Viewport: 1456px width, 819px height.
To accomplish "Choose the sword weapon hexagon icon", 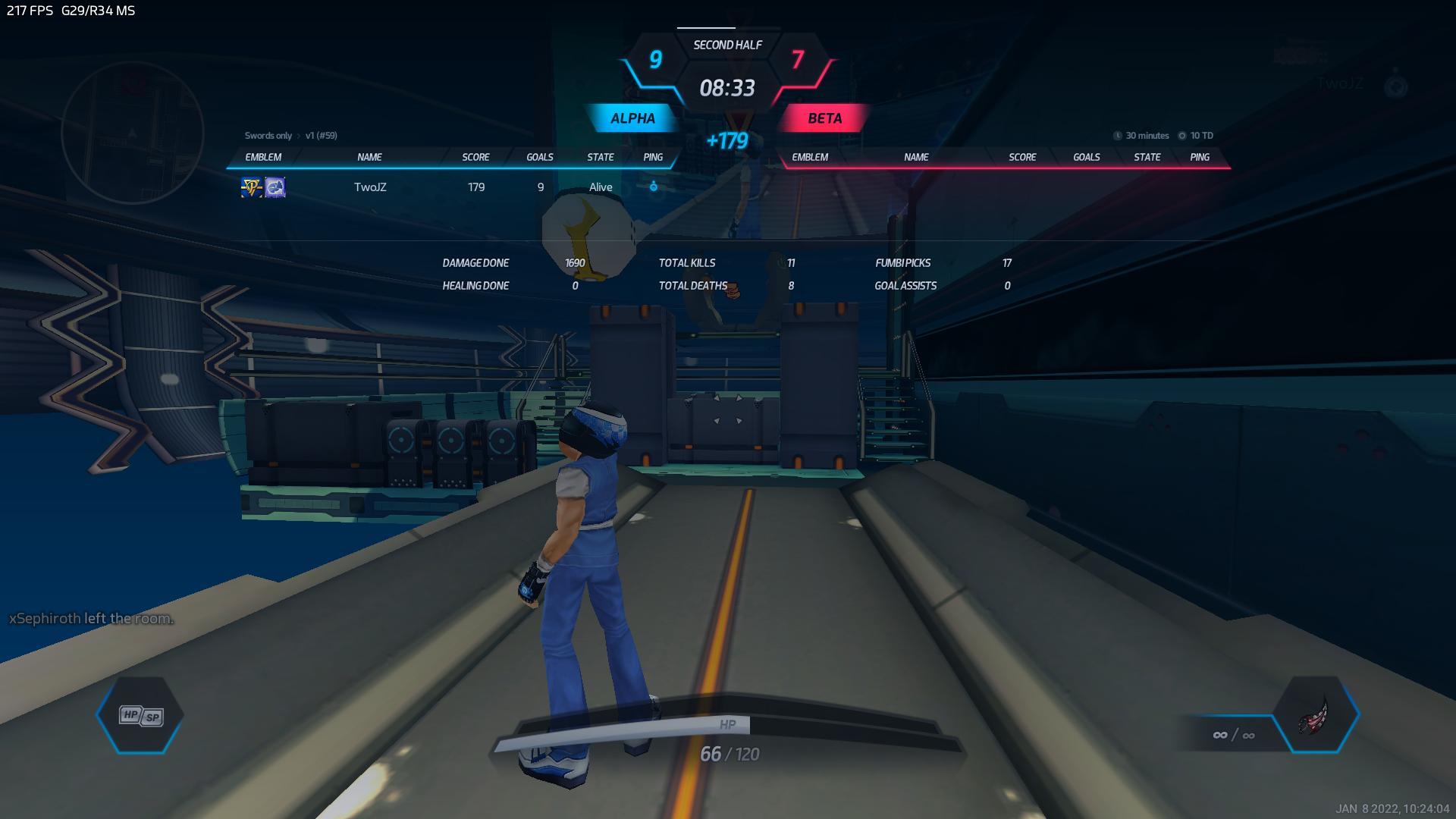I will [1316, 715].
